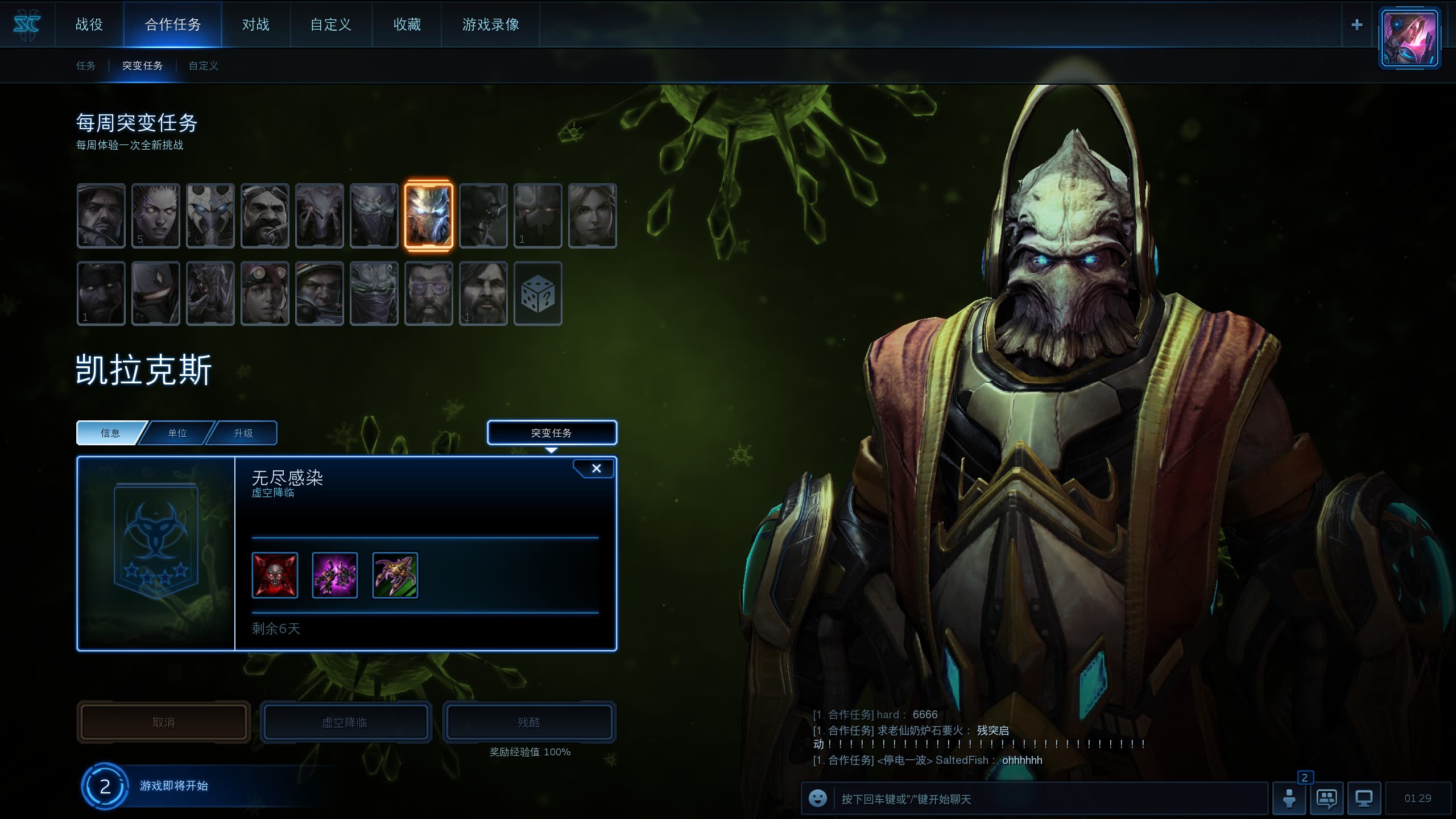Screen dimensions: 1456x819
Task: Select the Kerrigan commander portrait
Action: pos(155,216)
